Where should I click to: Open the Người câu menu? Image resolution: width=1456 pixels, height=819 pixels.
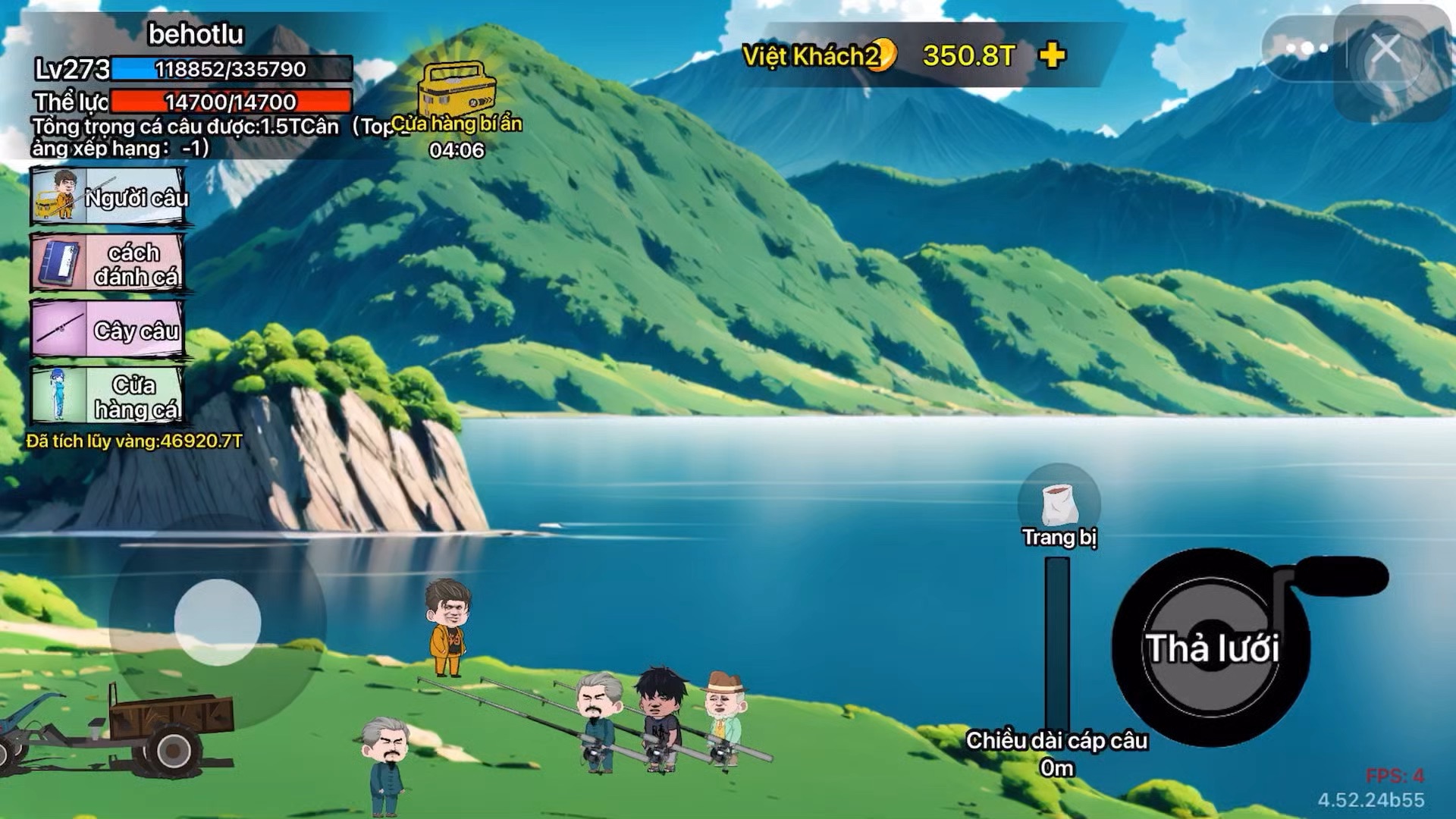[108, 197]
